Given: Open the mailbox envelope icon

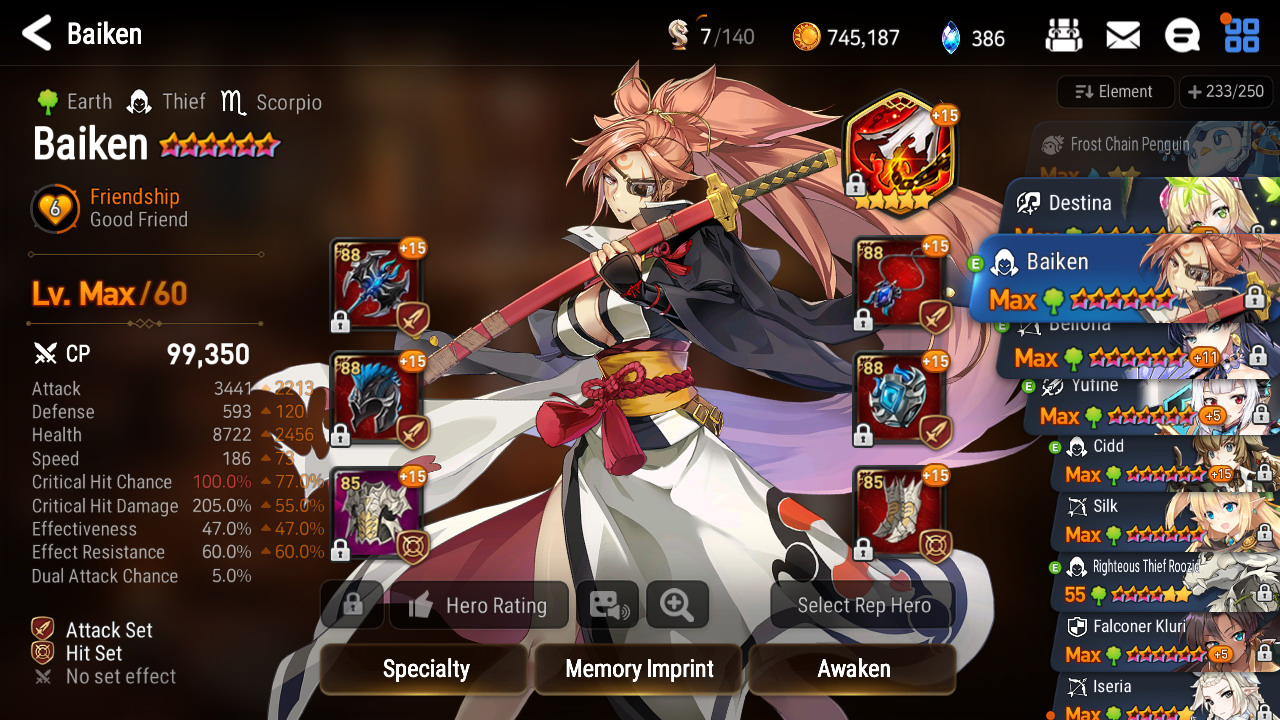Looking at the screenshot, I should click(x=1123, y=37).
